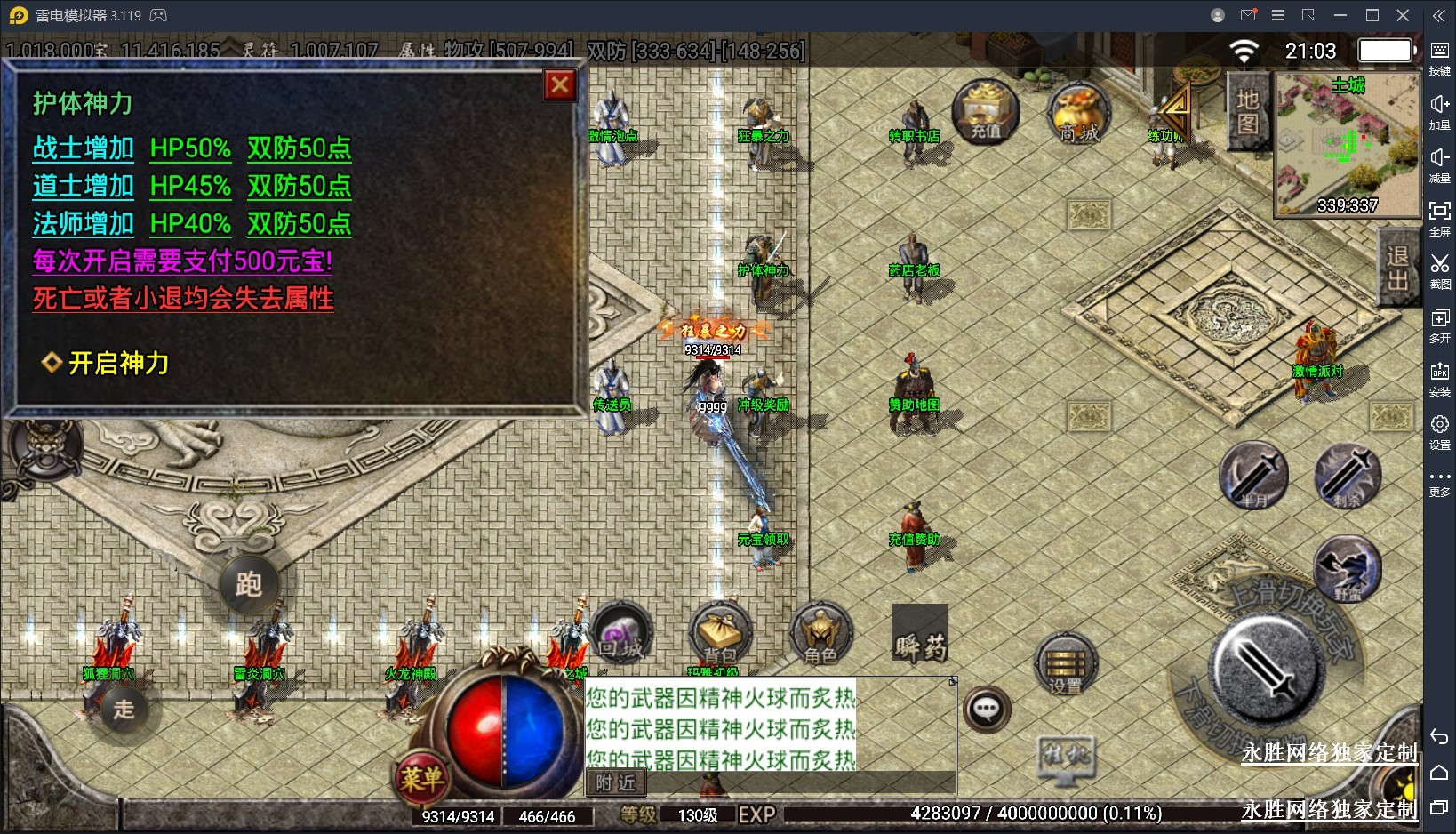Screen dimensions: 1456x834
Task: Activate the 刺杀 skill
Action: [x=1348, y=475]
